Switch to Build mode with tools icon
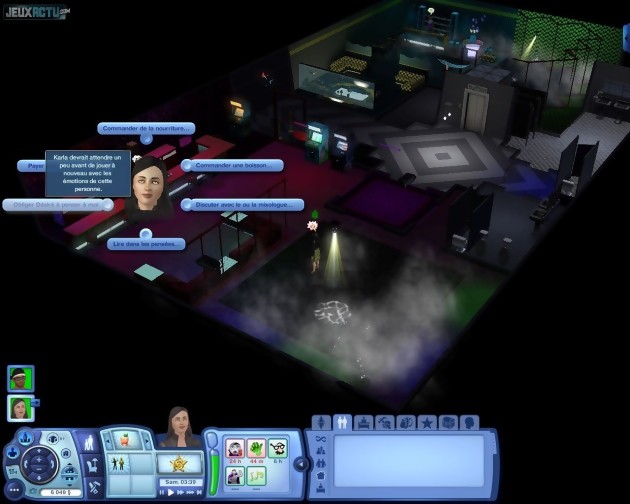Image resolution: width=630 pixels, height=504 pixels. coord(93,488)
